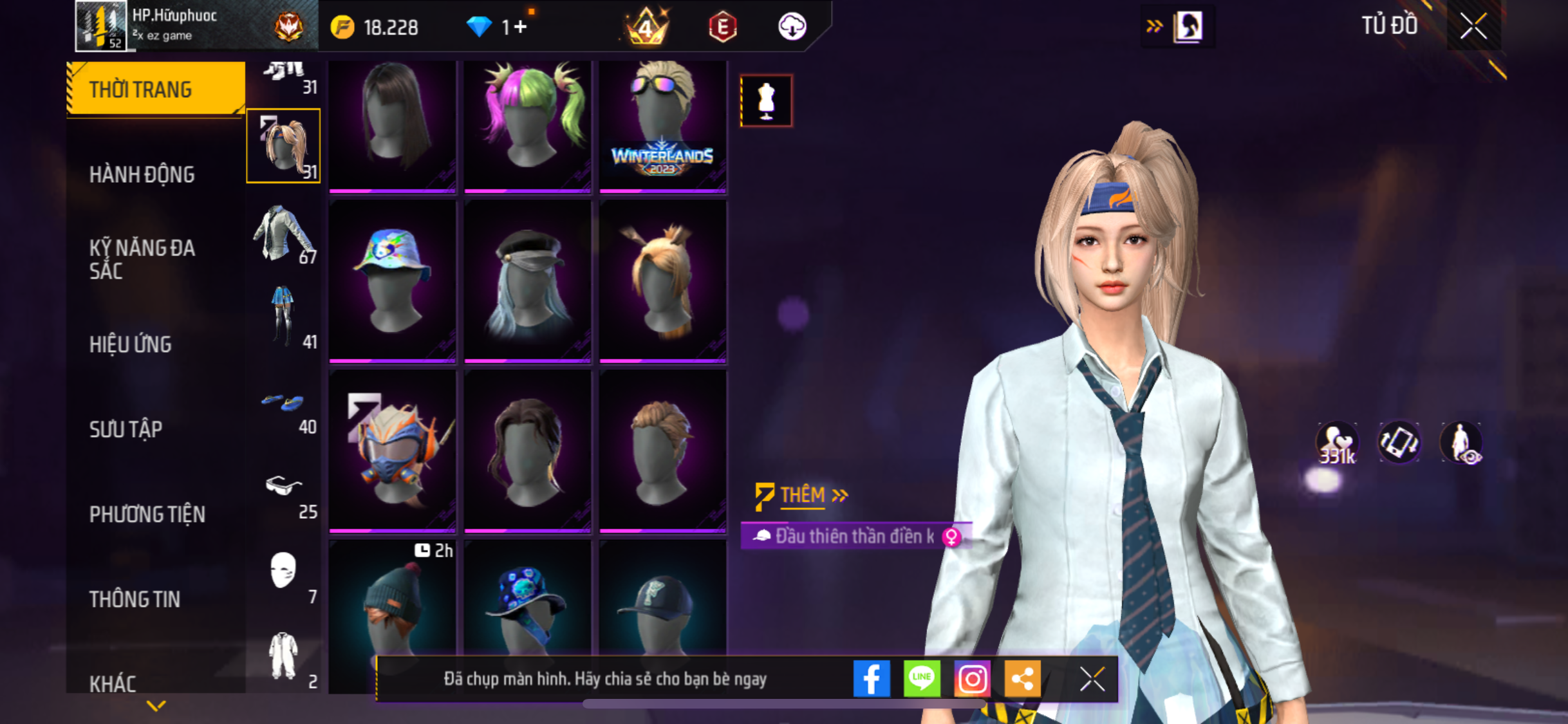Select the Winterlands 2023 hair item
1568x724 pixels.
click(x=662, y=125)
